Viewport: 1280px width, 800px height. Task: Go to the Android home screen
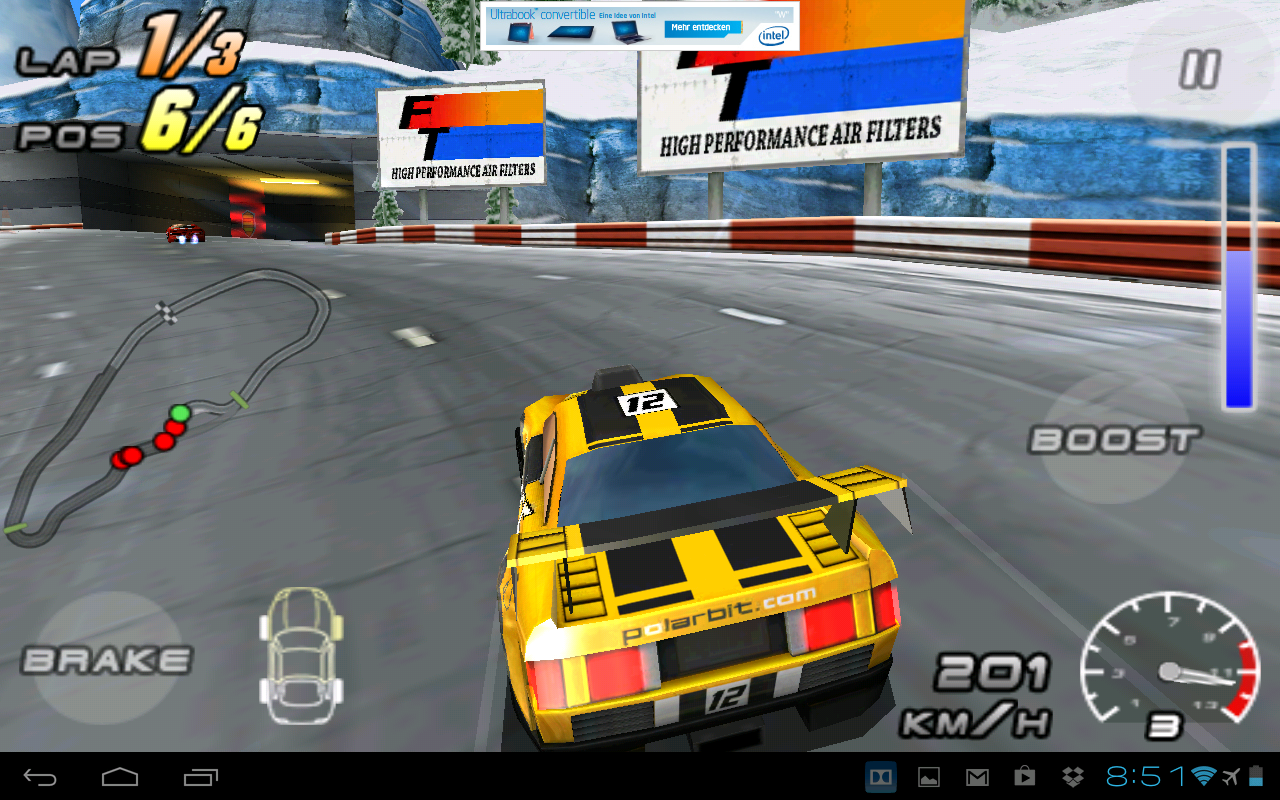pyautogui.click(x=120, y=777)
